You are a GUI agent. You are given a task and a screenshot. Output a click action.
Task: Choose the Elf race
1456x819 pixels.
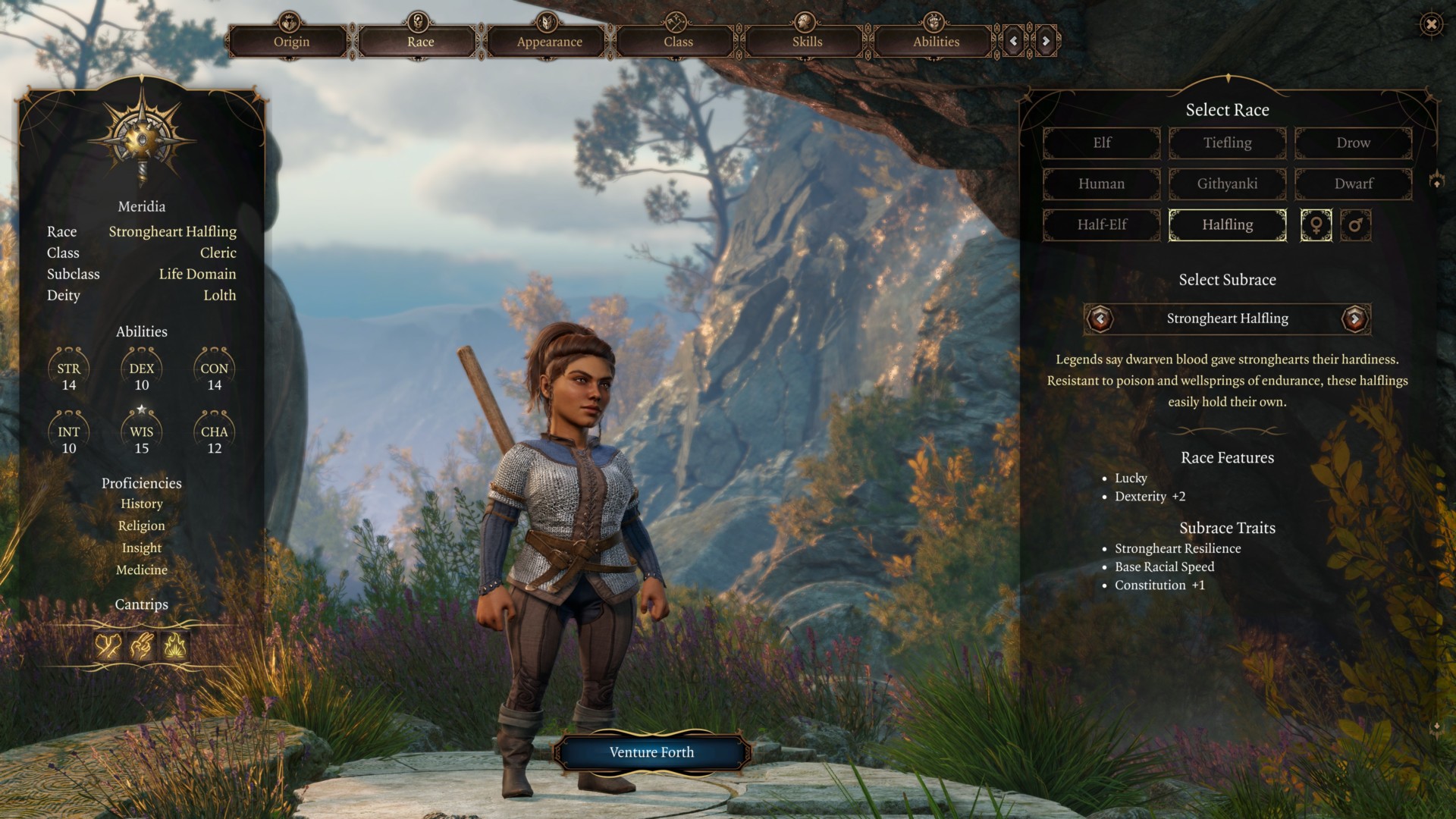point(1102,143)
